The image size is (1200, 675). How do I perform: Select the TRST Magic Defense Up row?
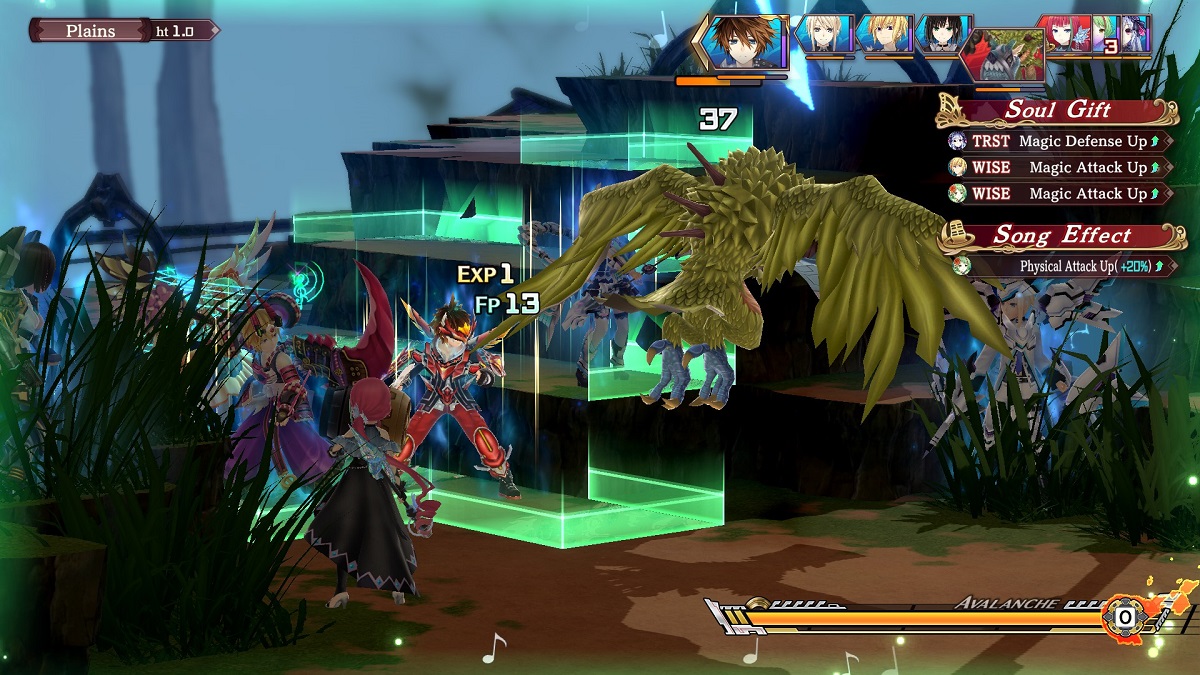1058,141
